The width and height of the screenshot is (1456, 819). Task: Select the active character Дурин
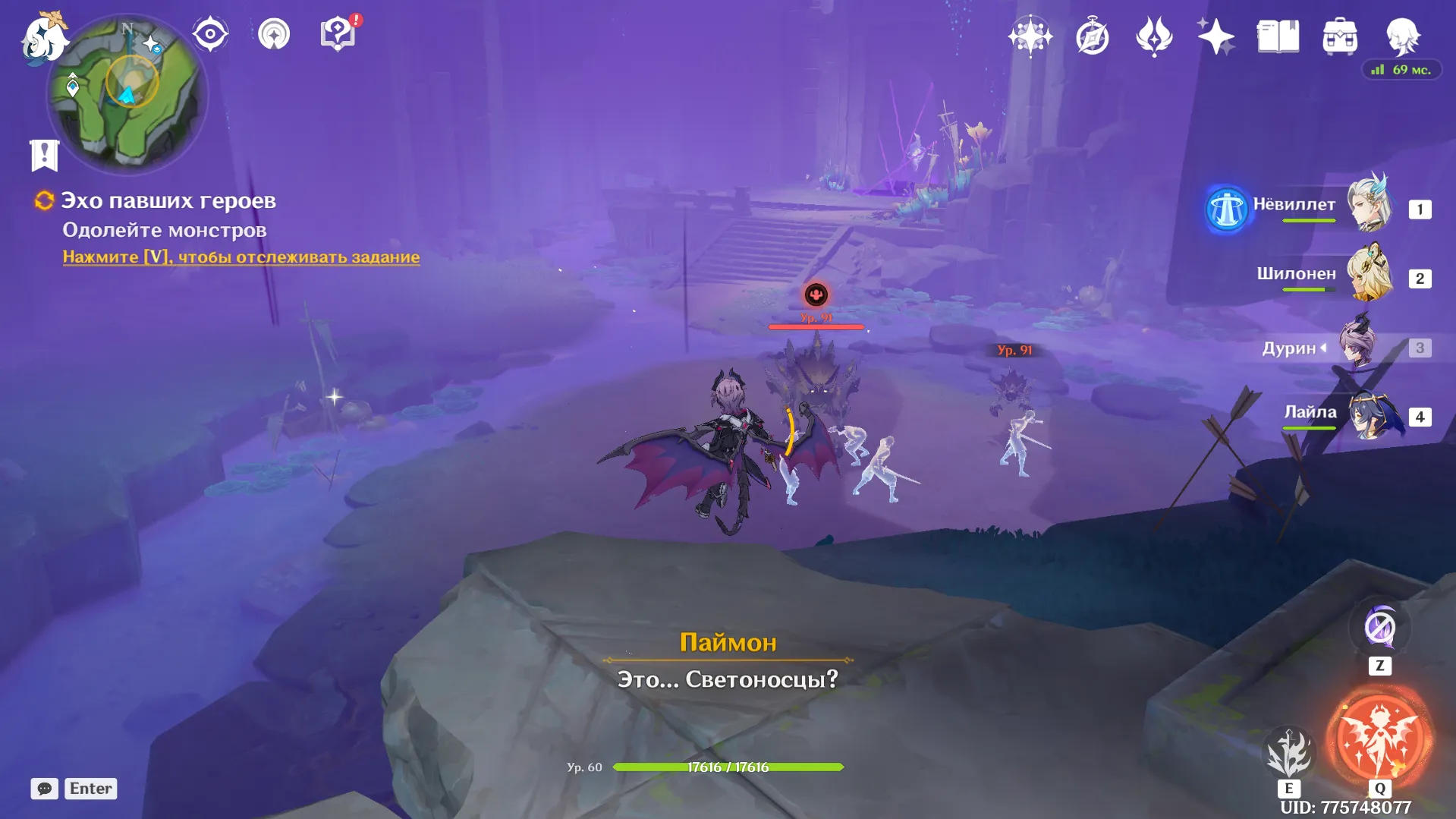(x=1357, y=347)
